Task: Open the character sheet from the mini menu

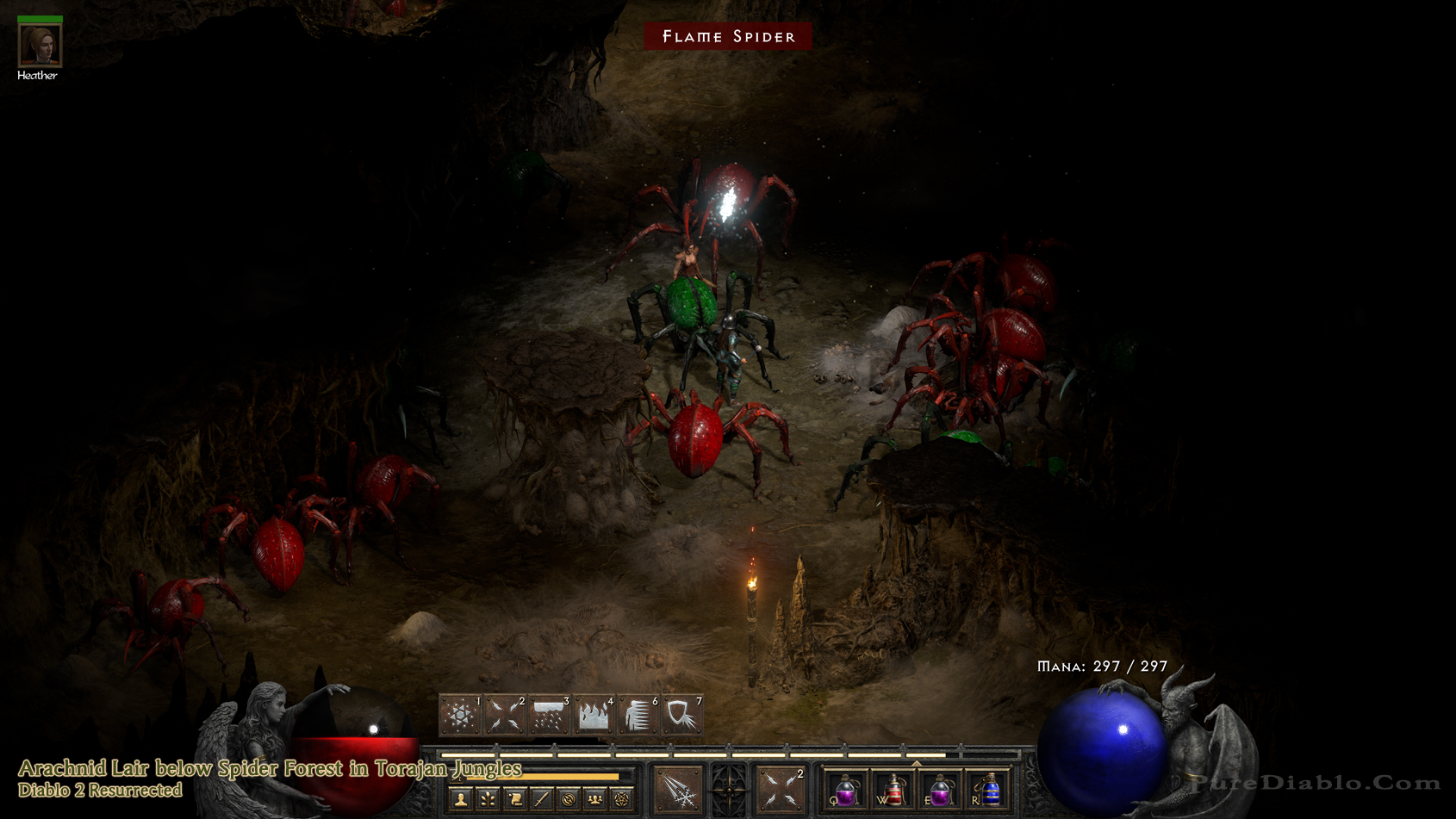Action: (462, 800)
